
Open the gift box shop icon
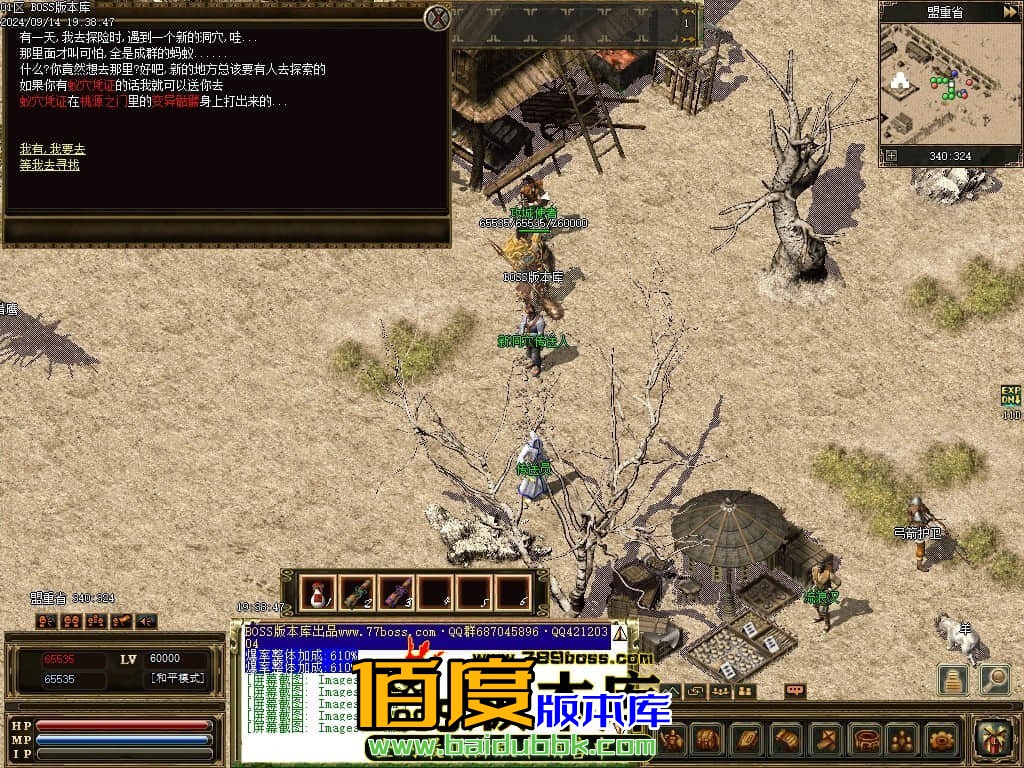[x=992, y=739]
